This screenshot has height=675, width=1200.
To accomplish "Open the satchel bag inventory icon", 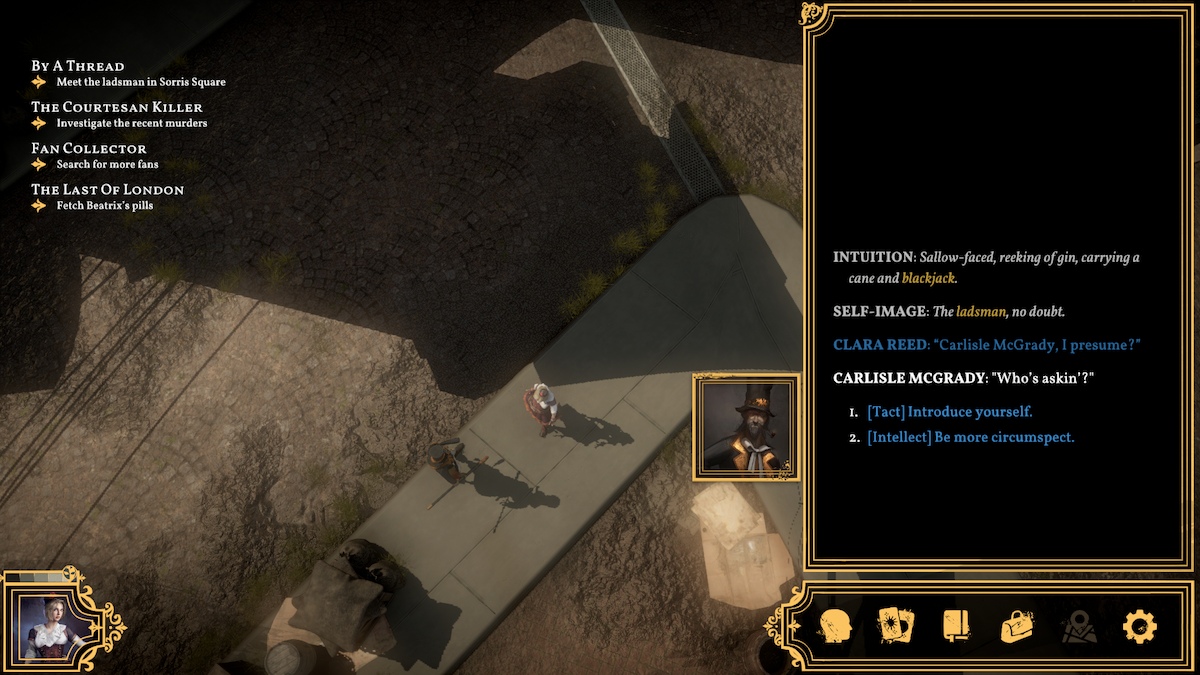I will coord(1017,627).
